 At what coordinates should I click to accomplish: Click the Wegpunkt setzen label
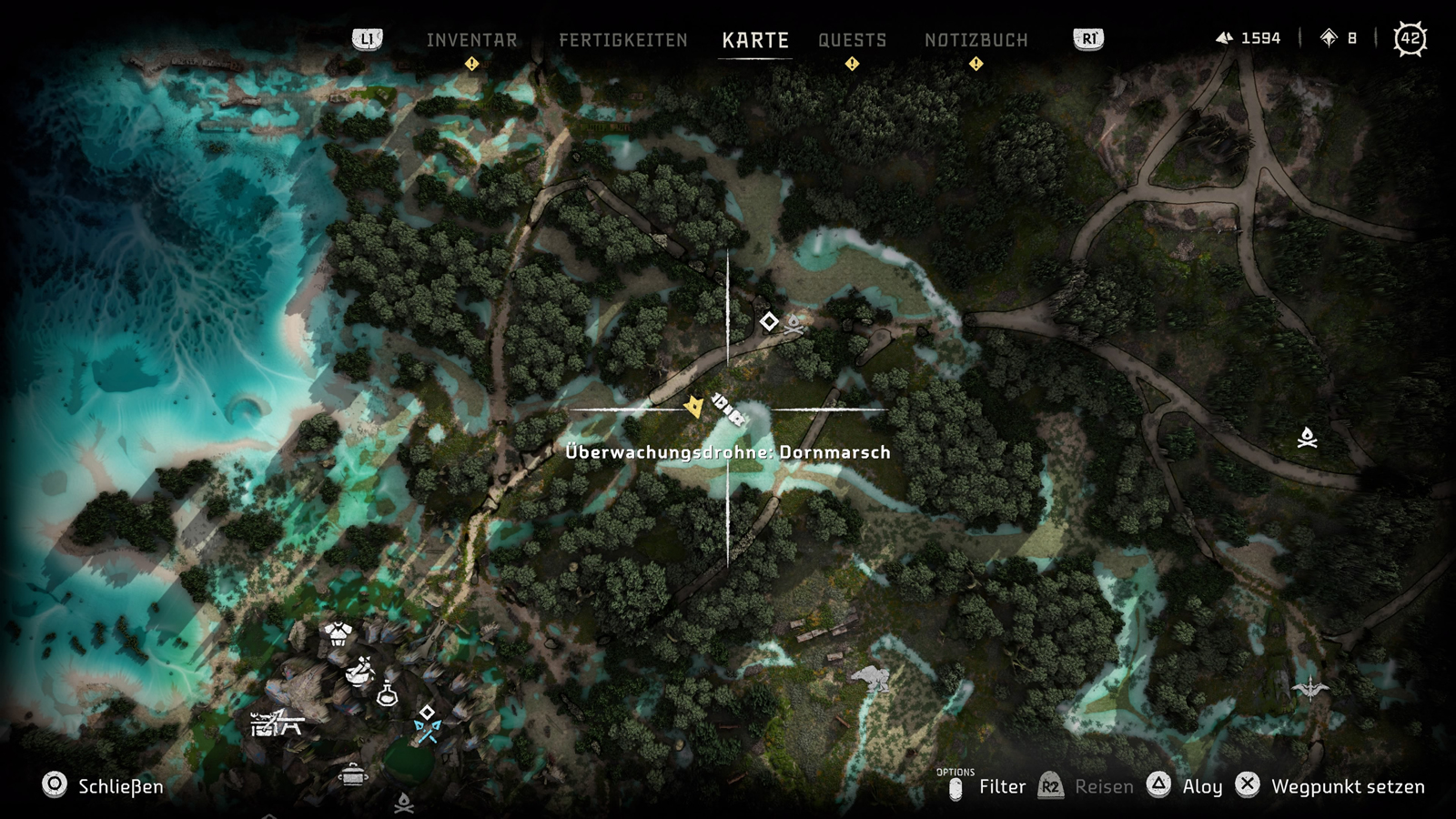click(x=1347, y=786)
